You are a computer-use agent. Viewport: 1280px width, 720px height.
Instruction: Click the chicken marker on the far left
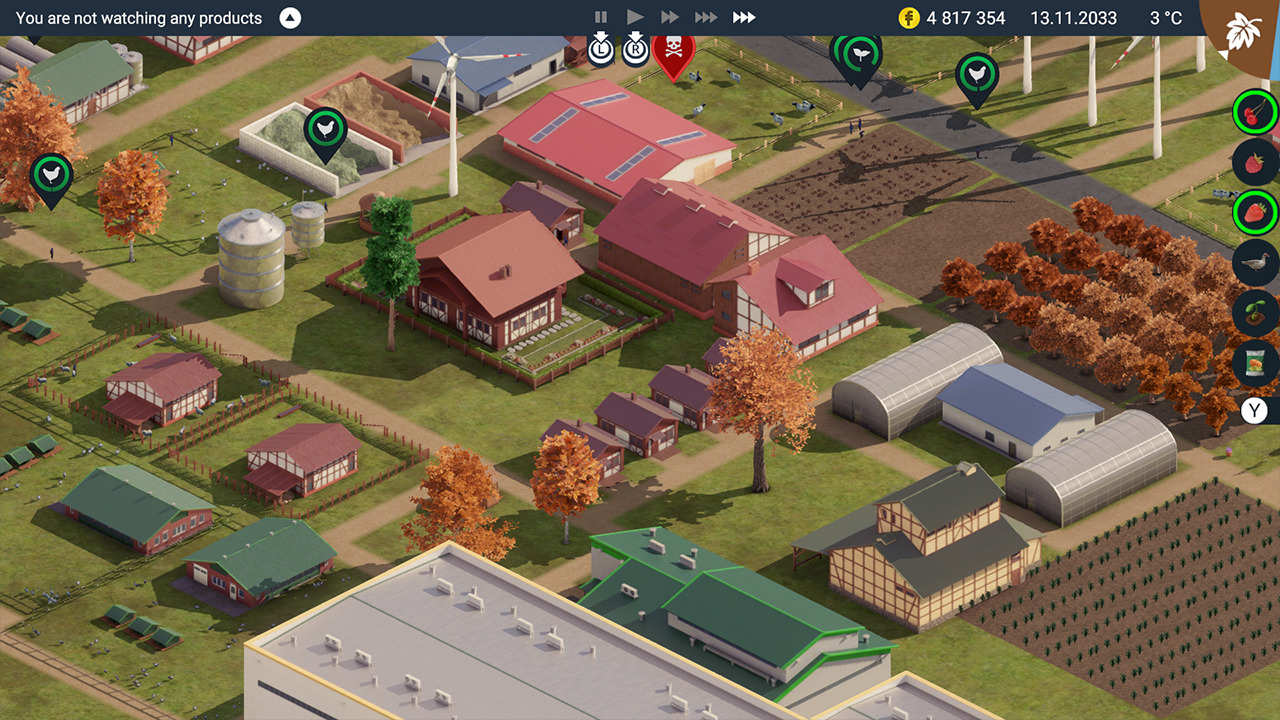click(x=50, y=174)
